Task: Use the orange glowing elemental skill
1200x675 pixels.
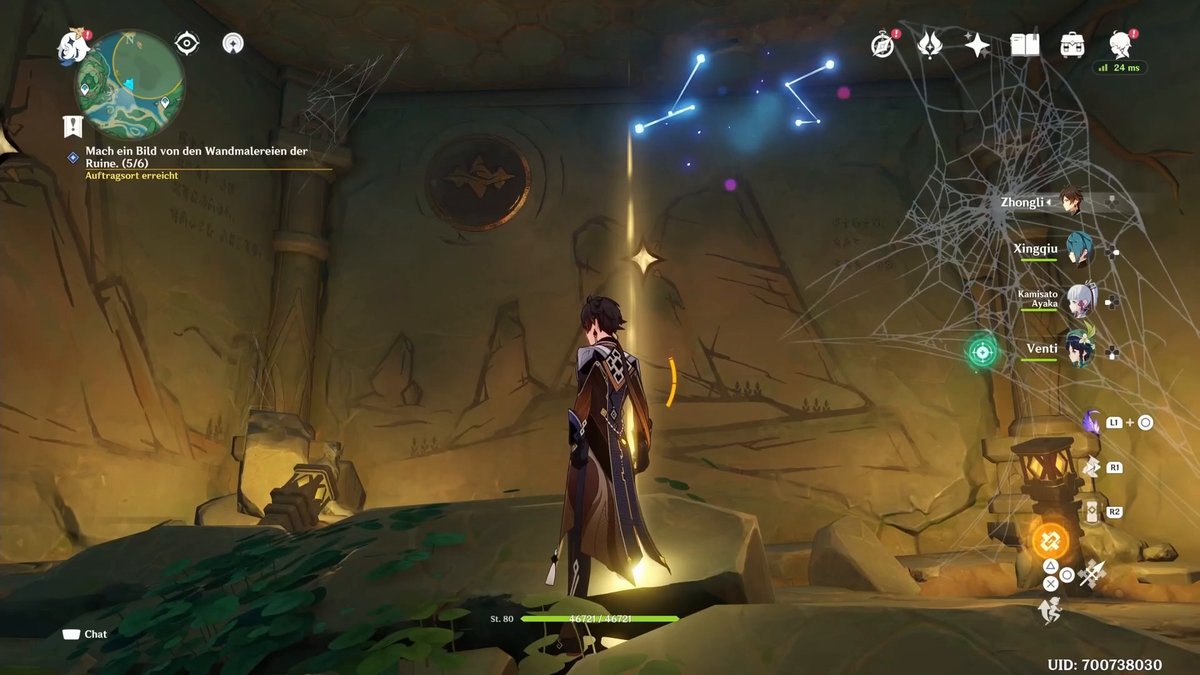Action: (1051, 542)
